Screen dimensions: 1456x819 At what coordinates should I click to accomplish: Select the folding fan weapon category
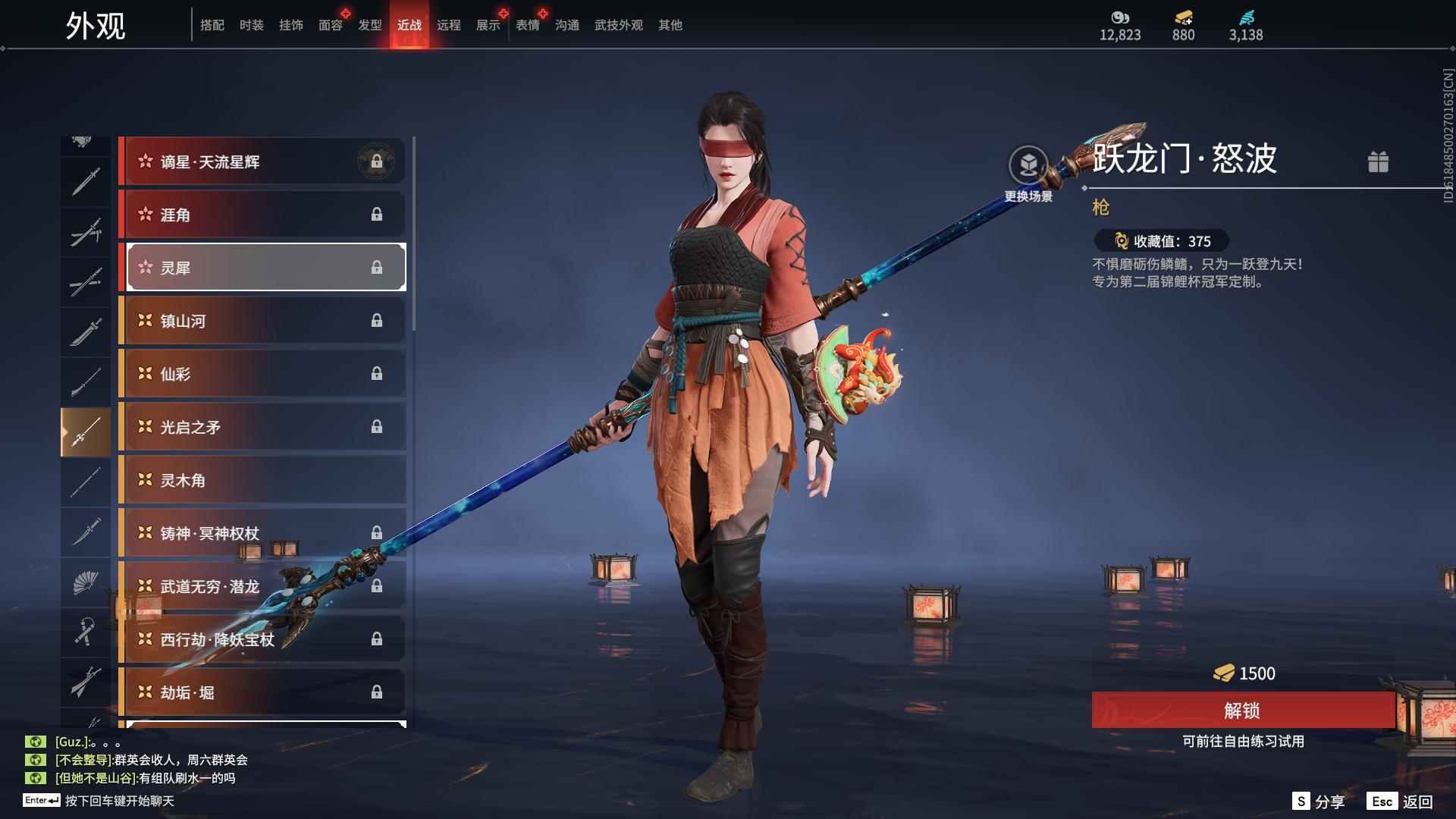[86, 583]
